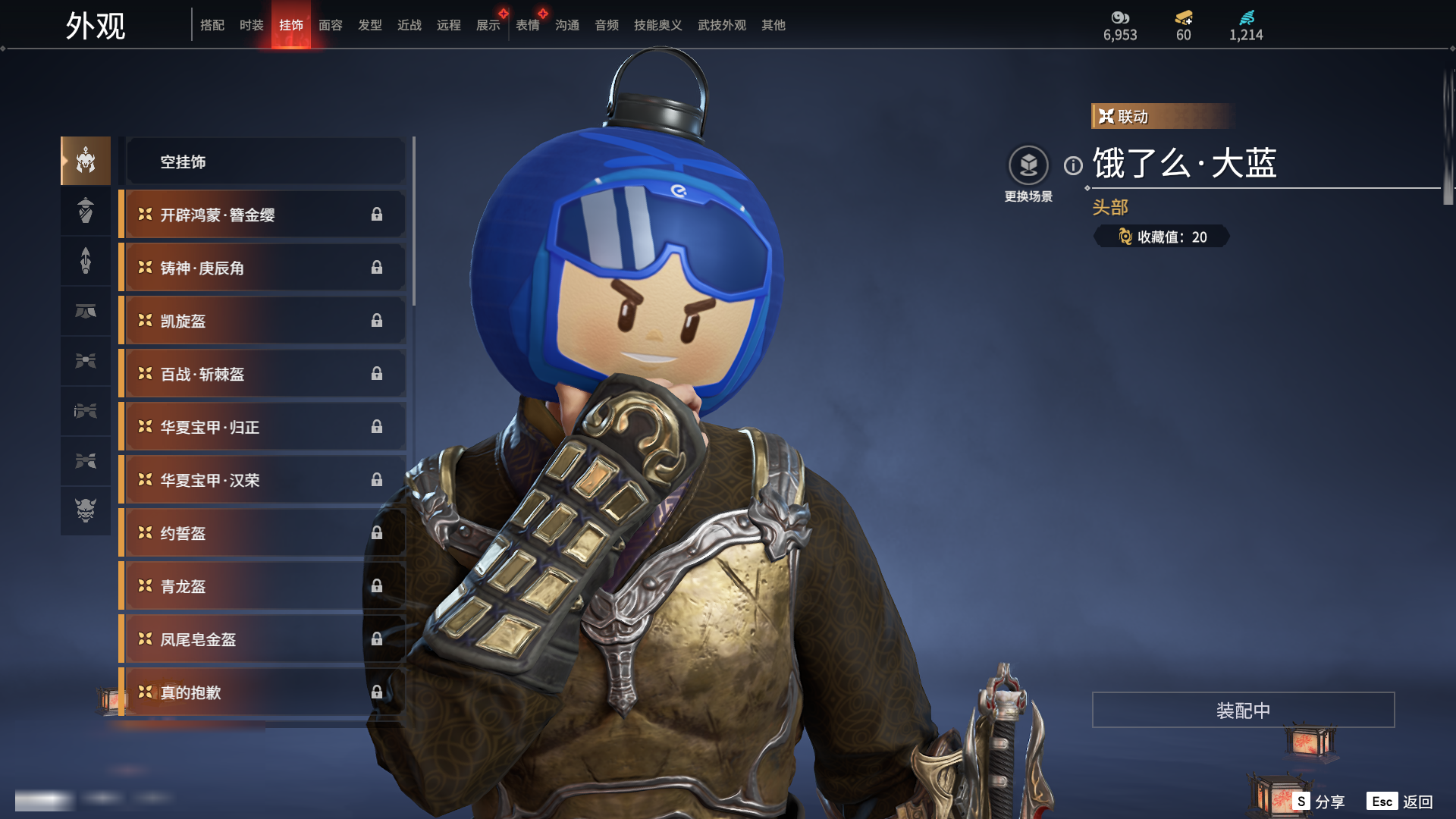Select the 真的抱歉 accessory row
This screenshot has height=819, width=1456.
tap(262, 692)
